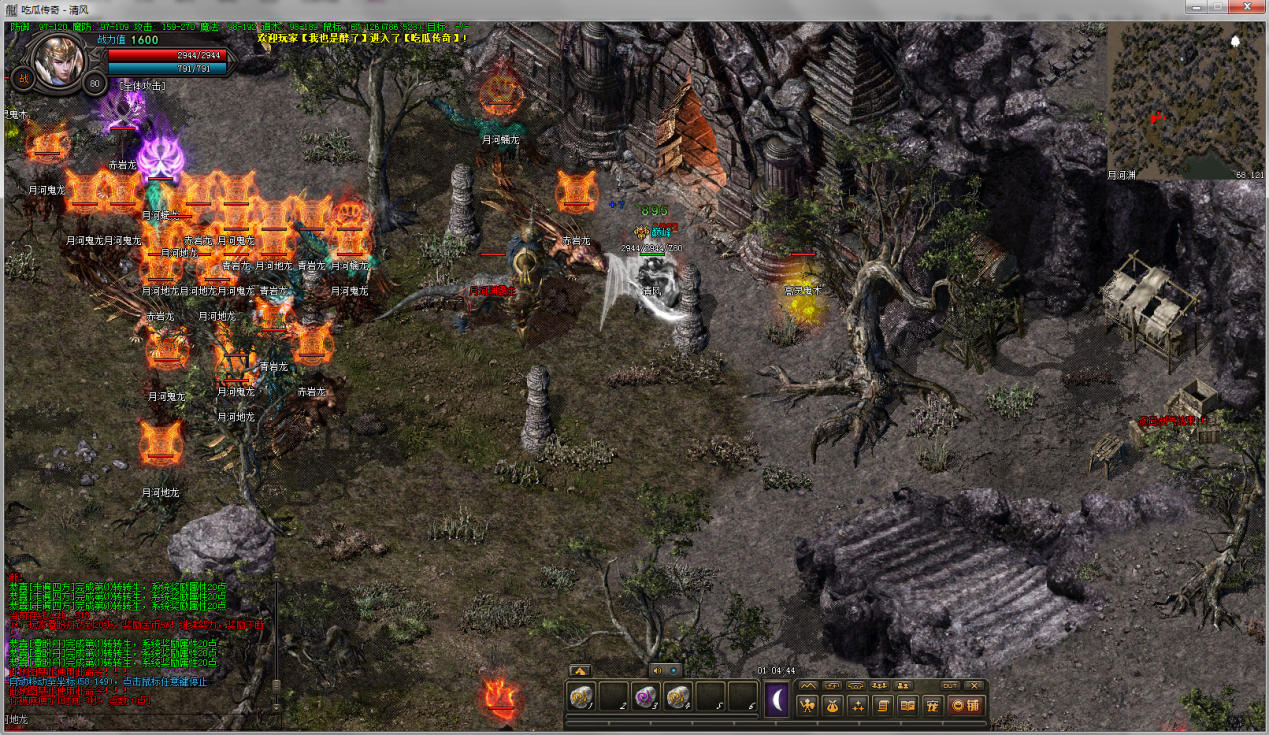This screenshot has width=1269, height=735.
Task: Click the OUT logout button
Action: 950,685
